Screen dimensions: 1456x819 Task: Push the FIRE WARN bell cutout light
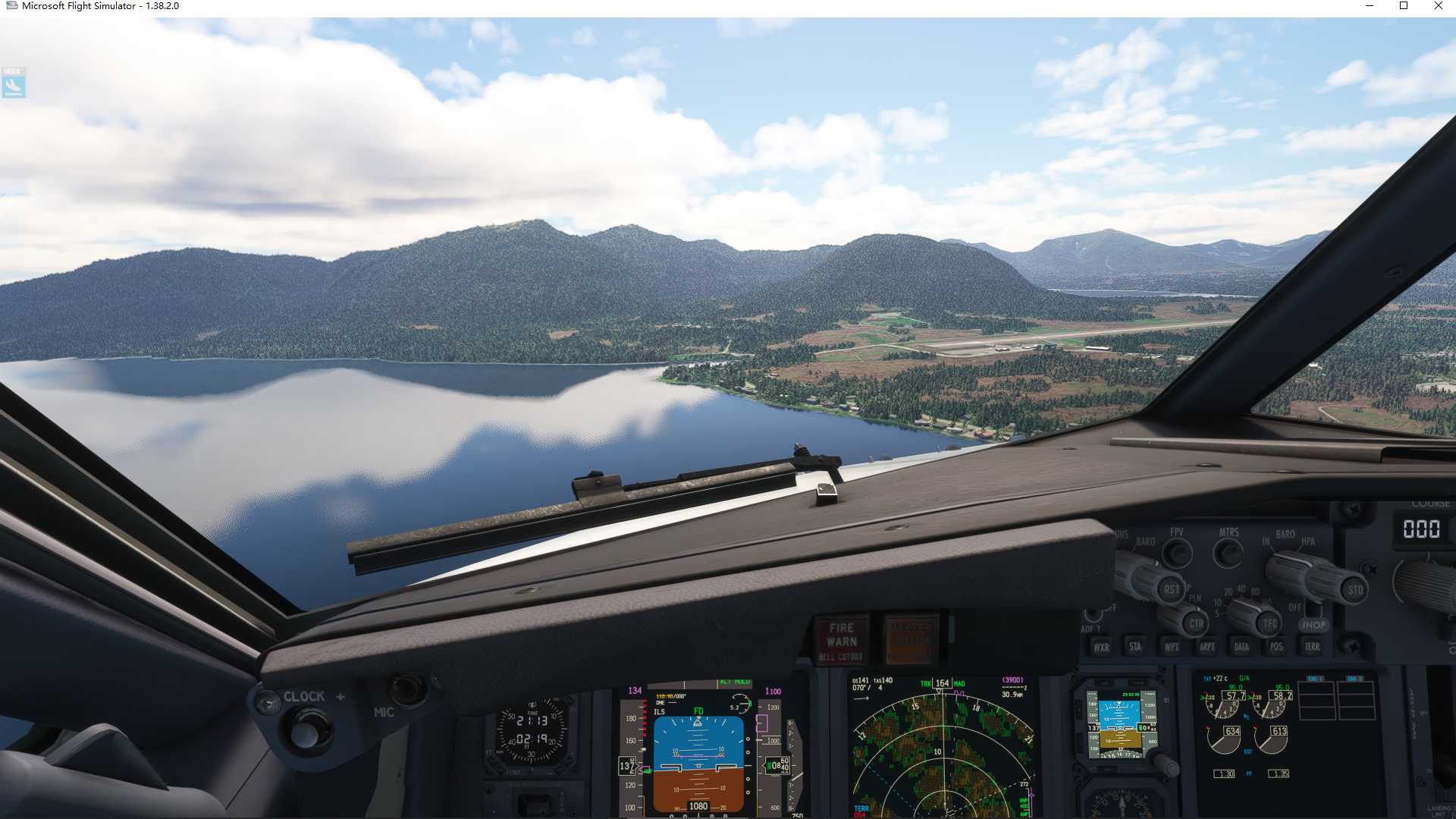tap(841, 639)
